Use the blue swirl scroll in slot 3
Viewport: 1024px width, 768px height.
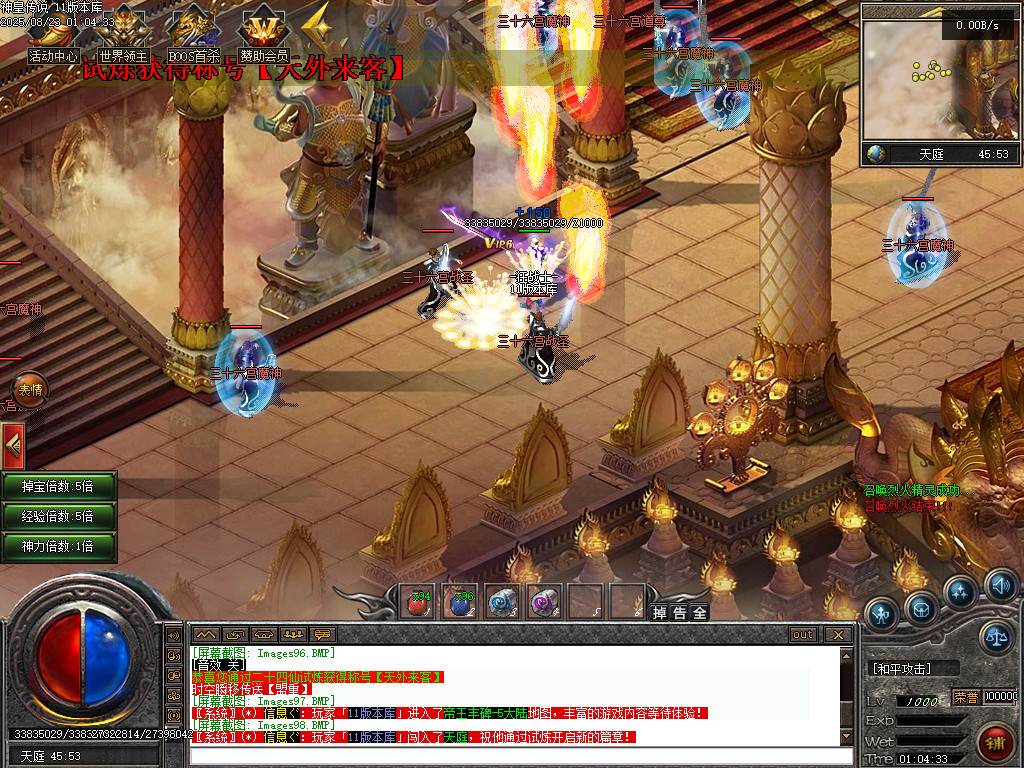(501, 603)
